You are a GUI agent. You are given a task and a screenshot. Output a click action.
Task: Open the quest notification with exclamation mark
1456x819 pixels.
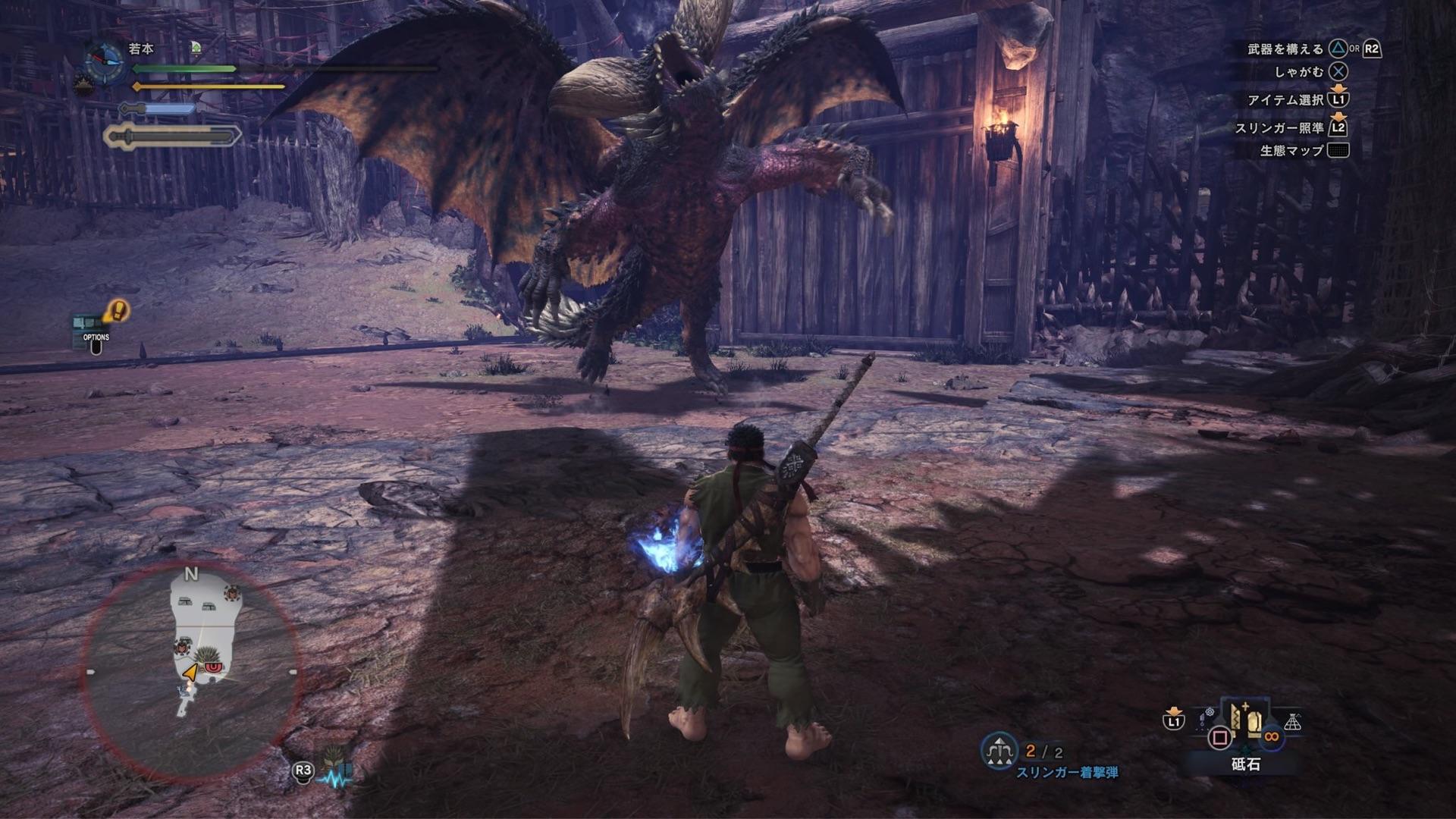click(116, 310)
